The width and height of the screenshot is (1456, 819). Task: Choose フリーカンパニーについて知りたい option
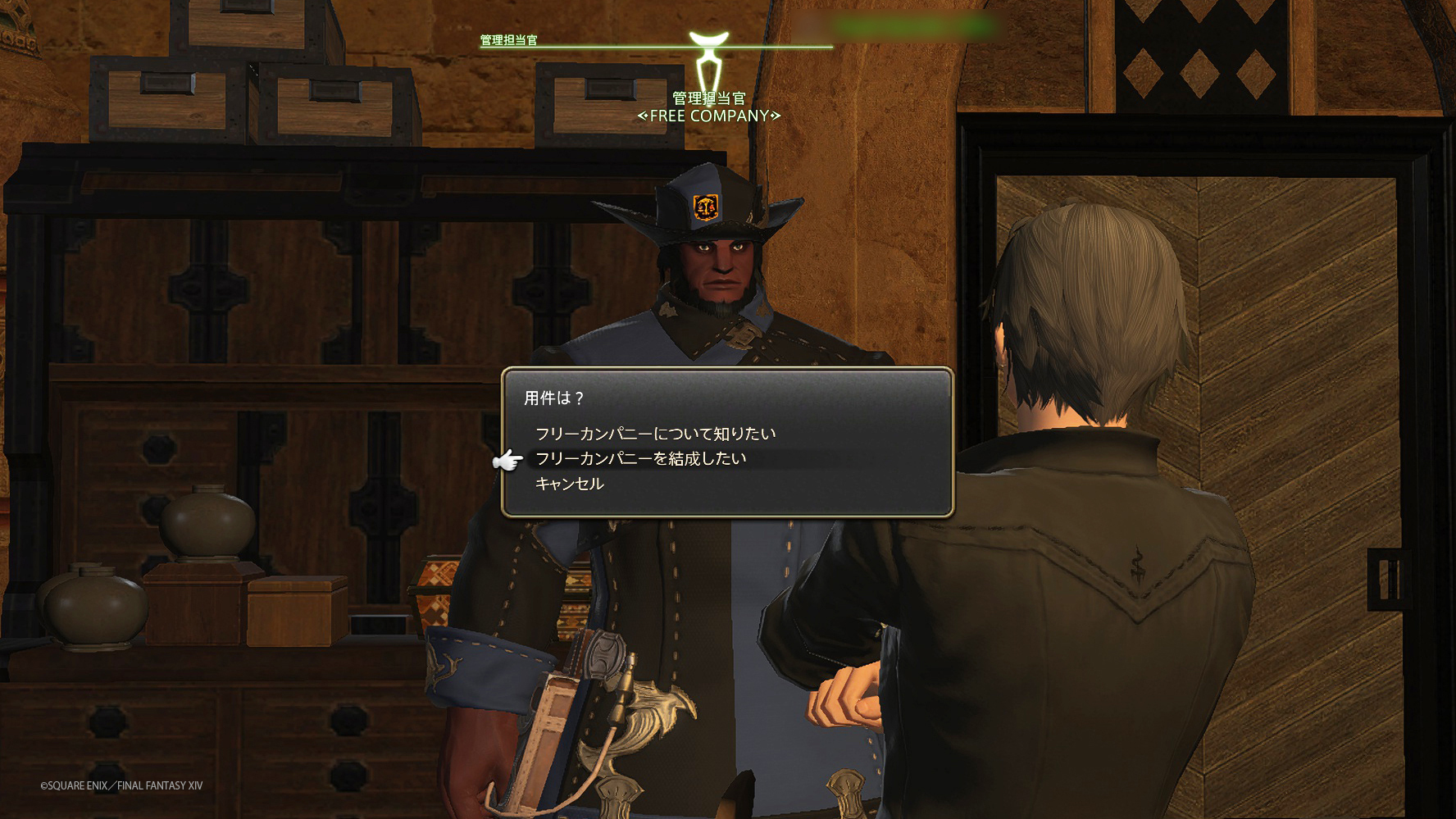[x=655, y=434]
